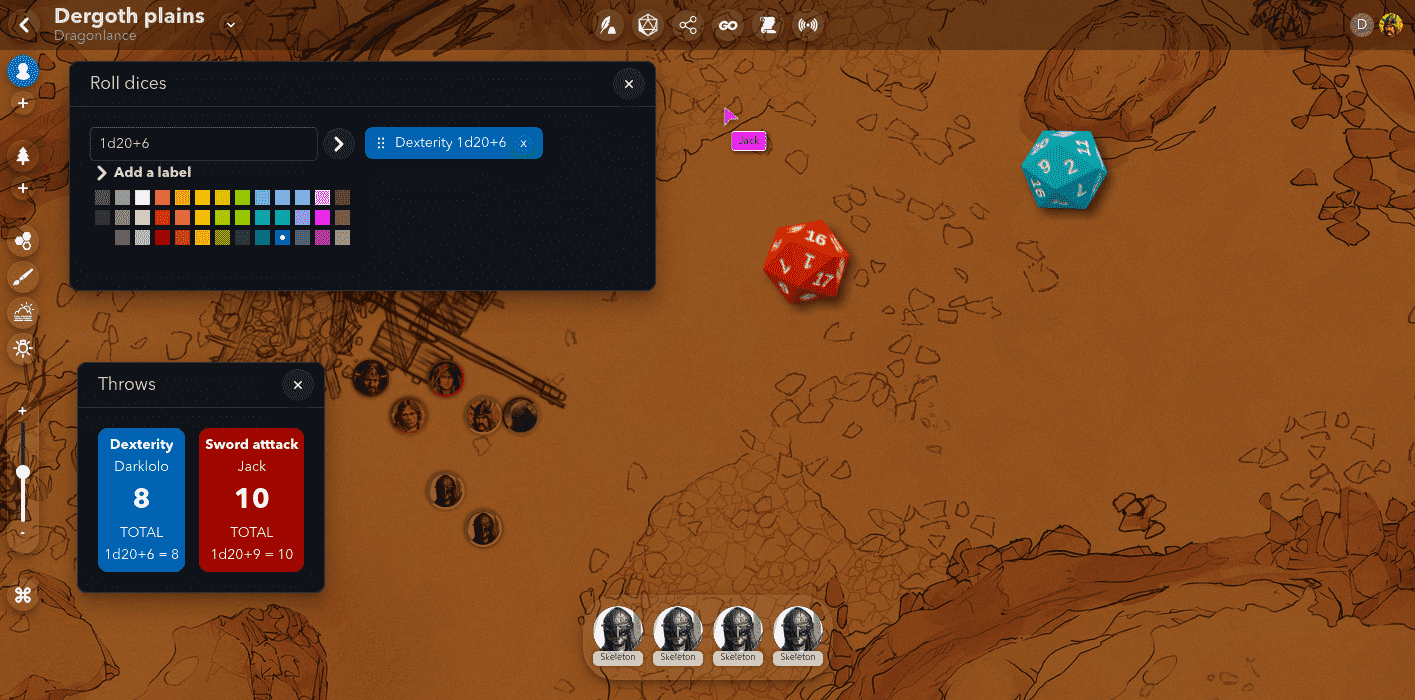Open the scroll icon in the top bar
1415x700 pixels.
tap(768, 26)
